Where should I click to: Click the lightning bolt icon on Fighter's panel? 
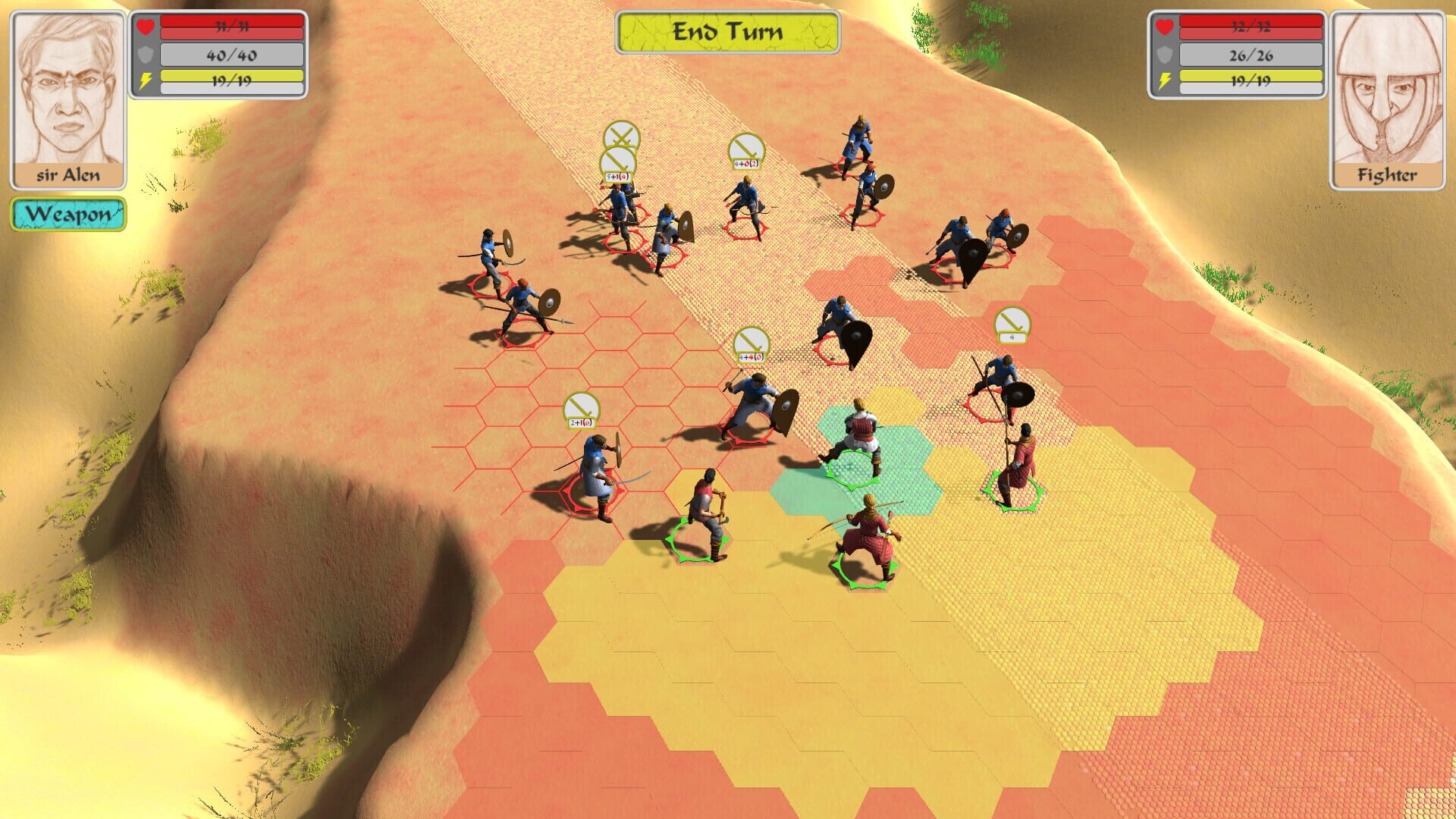click(1164, 79)
